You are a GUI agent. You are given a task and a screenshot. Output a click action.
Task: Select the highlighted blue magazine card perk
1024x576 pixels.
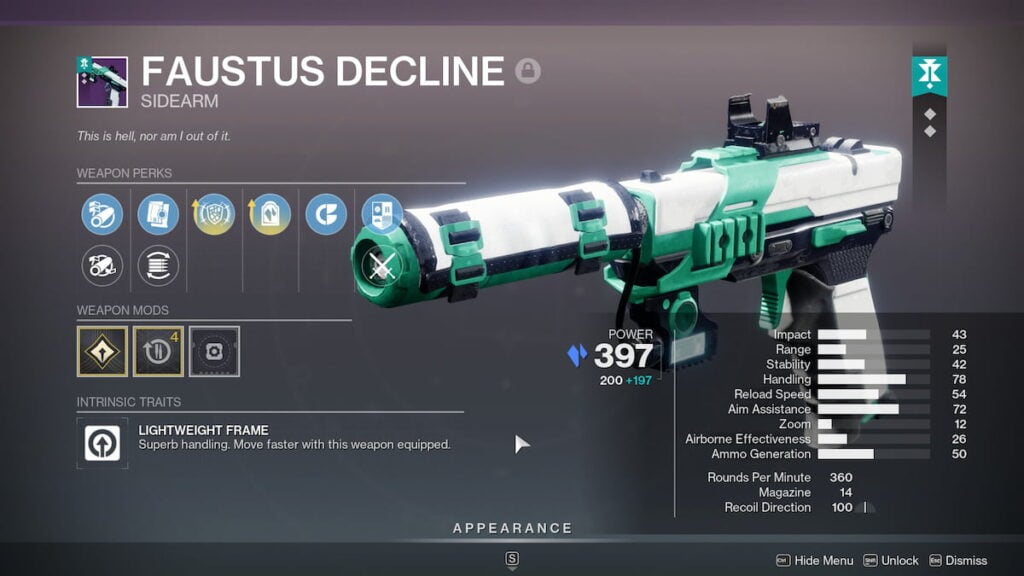coord(158,214)
